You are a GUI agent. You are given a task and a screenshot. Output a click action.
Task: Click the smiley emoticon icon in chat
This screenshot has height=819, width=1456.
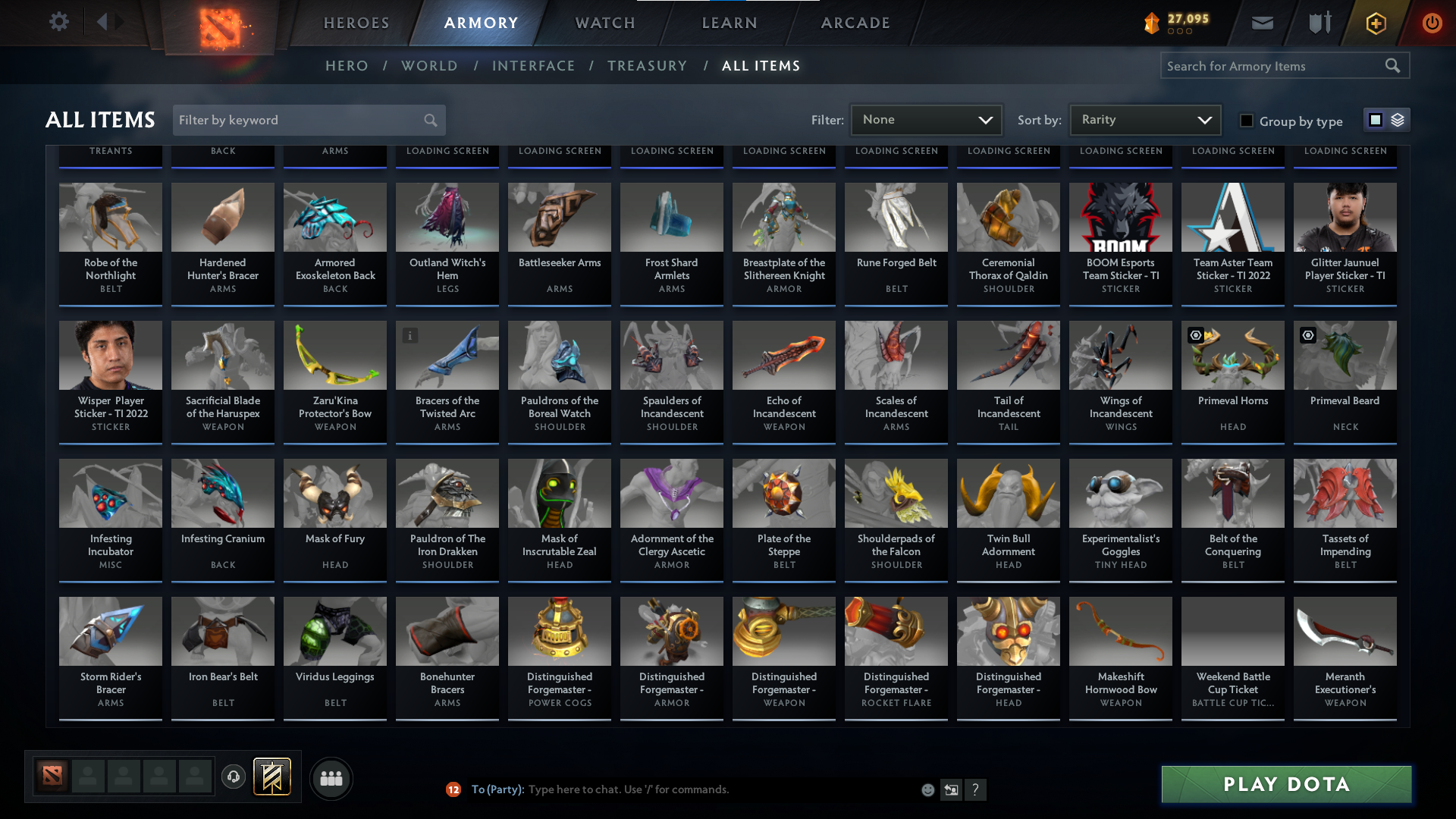pyautogui.click(x=927, y=789)
